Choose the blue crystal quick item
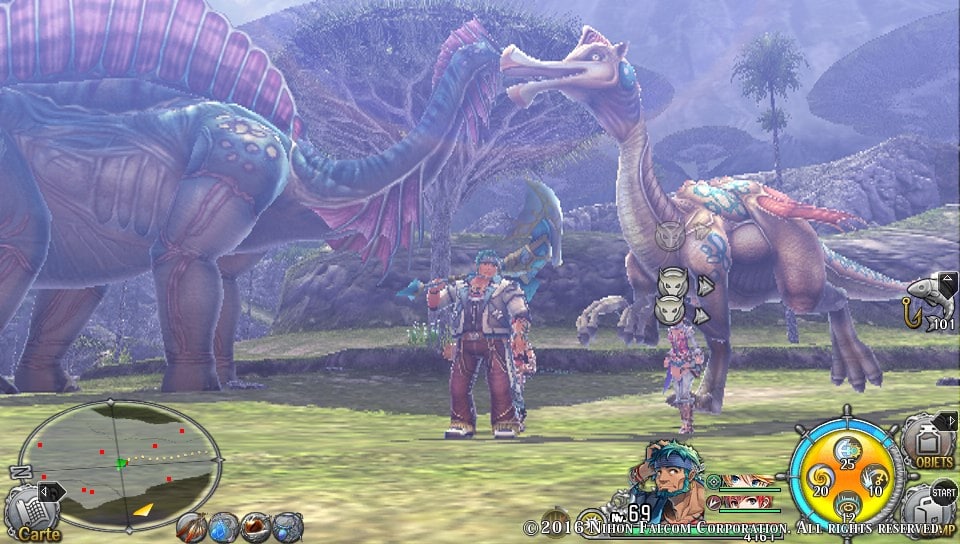Viewport: 960px width, 544px height. pyautogui.click(x=223, y=526)
